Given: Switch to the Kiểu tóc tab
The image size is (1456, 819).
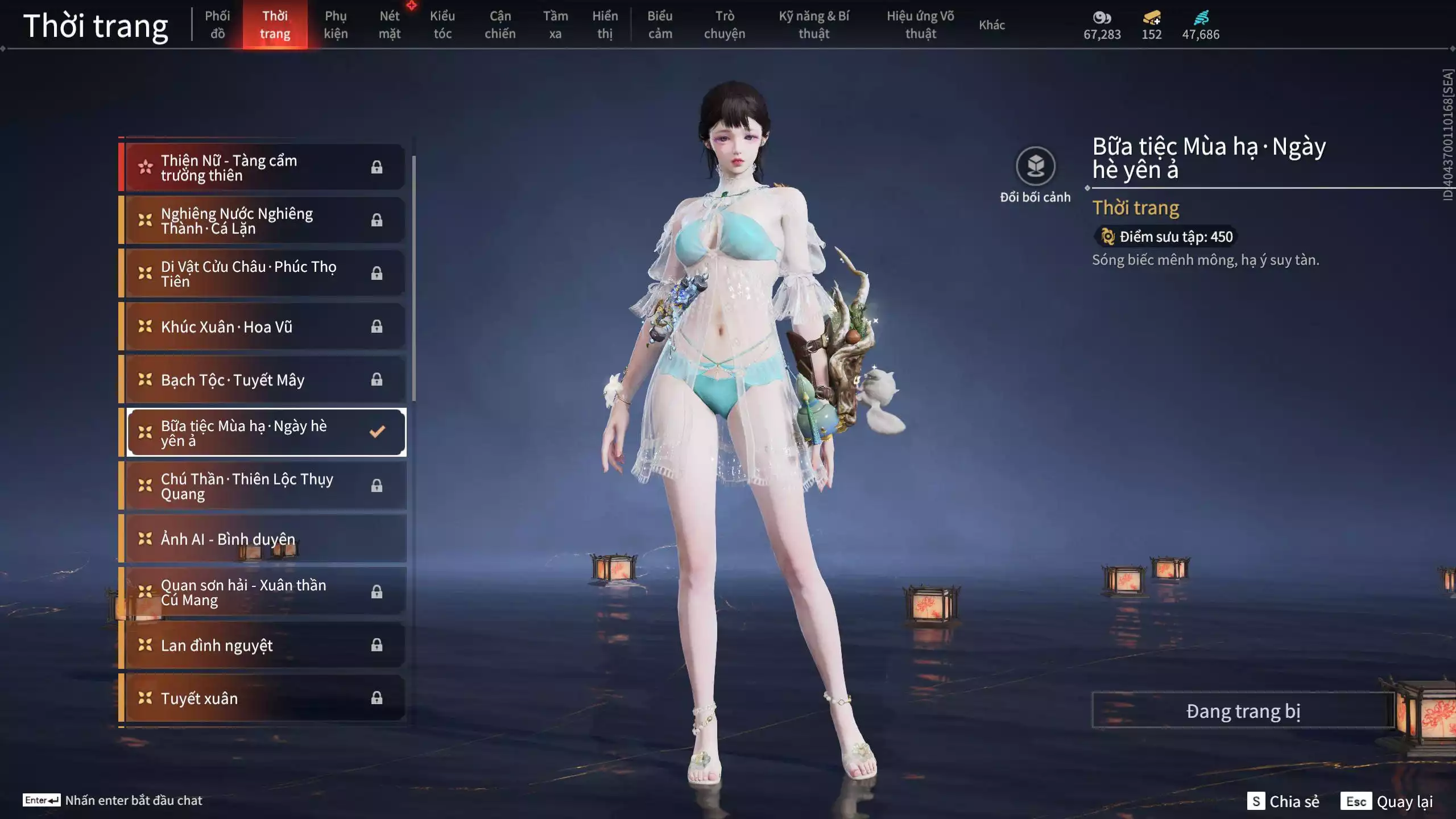Looking at the screenshot, I should pyautogui.click(x=443, y=25).
